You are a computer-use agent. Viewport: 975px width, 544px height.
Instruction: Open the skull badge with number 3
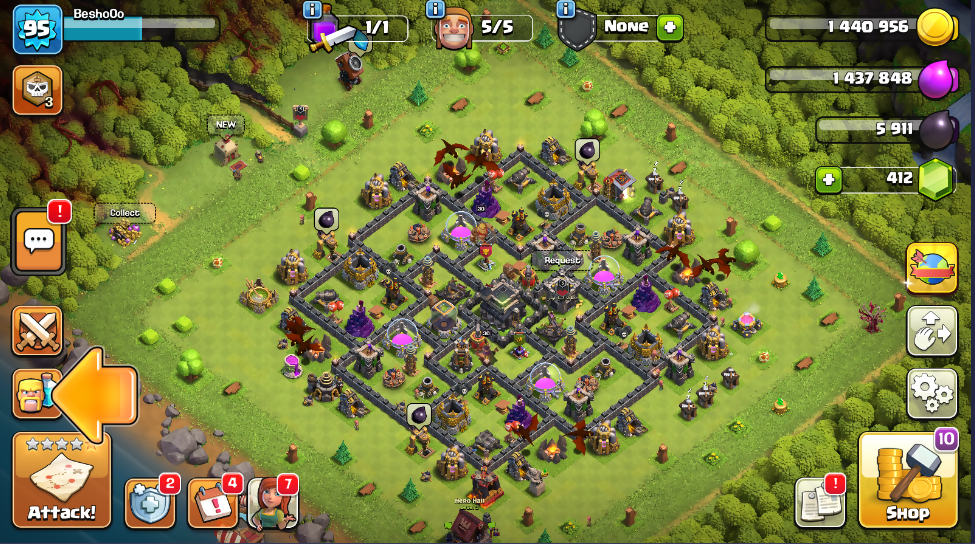pos(37,90)
